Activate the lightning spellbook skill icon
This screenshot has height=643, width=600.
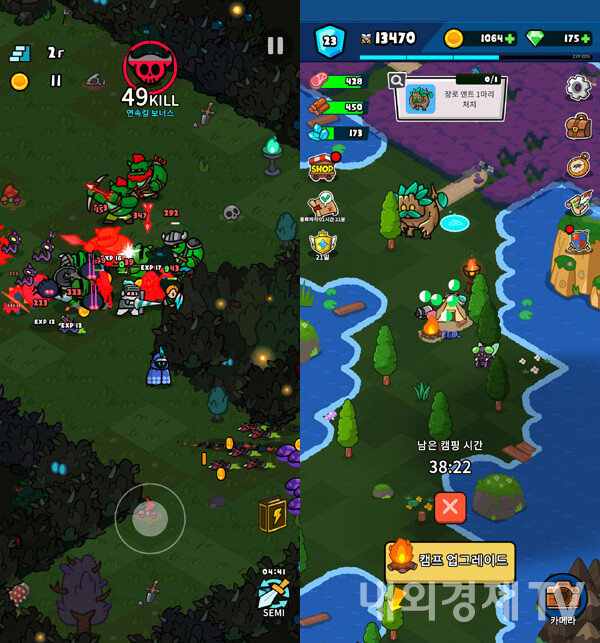272,515
